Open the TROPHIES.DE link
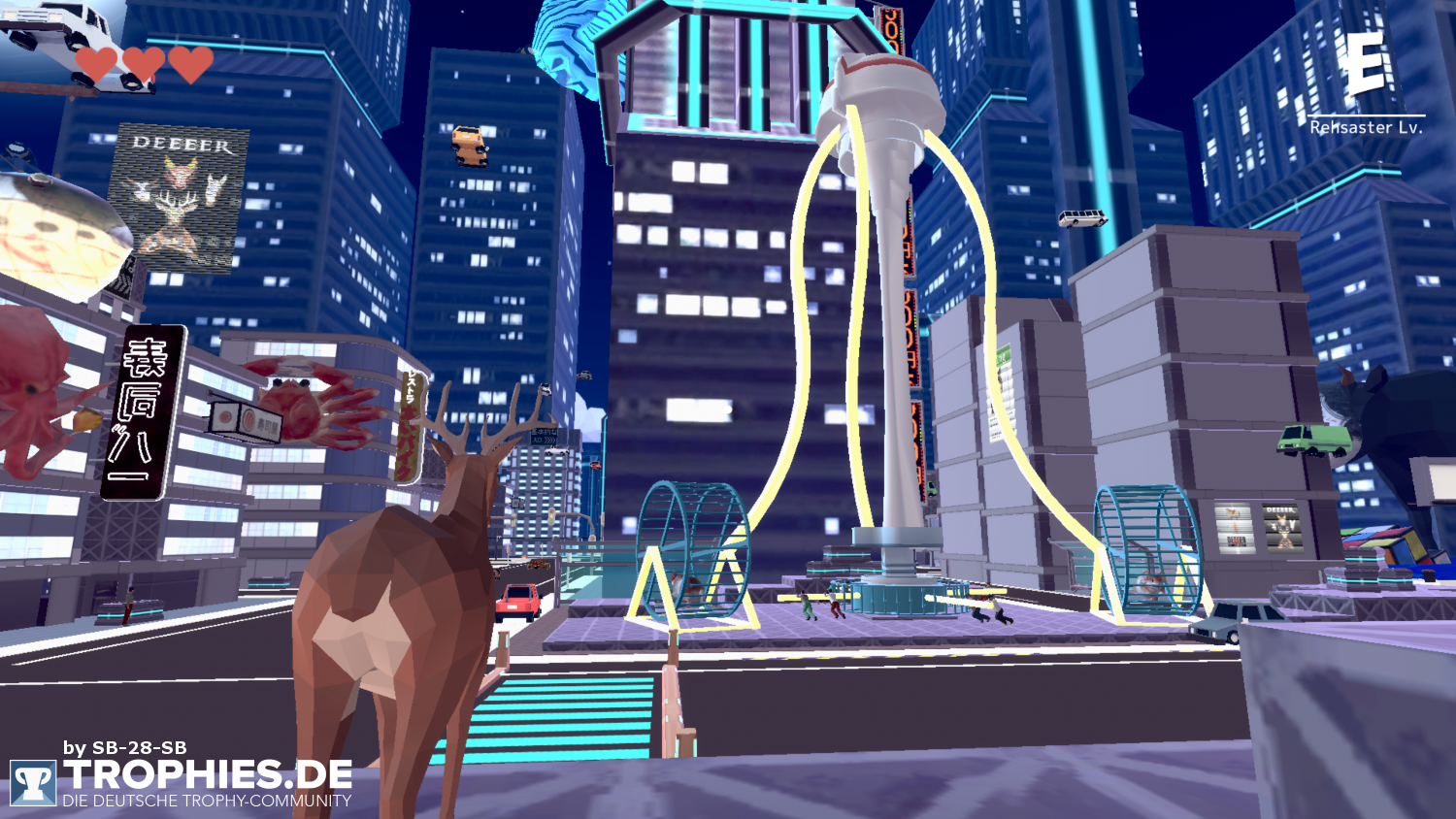 click(x=209, y=774)
